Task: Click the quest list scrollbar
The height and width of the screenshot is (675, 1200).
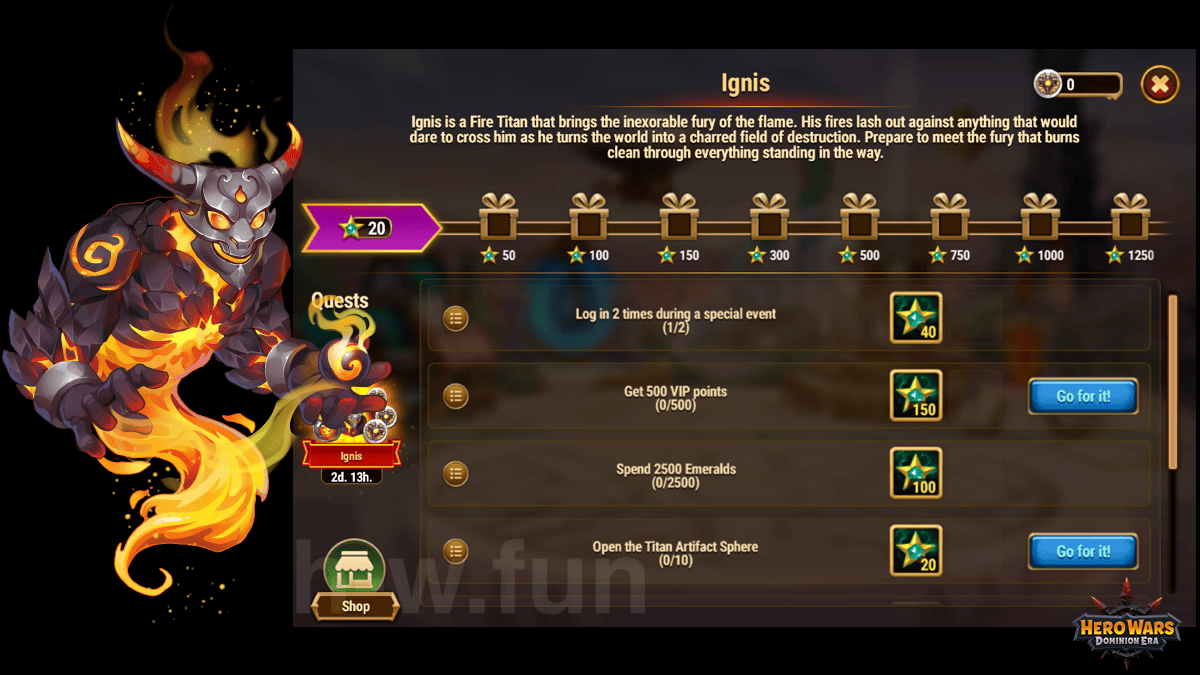Action: [1173, 380]
